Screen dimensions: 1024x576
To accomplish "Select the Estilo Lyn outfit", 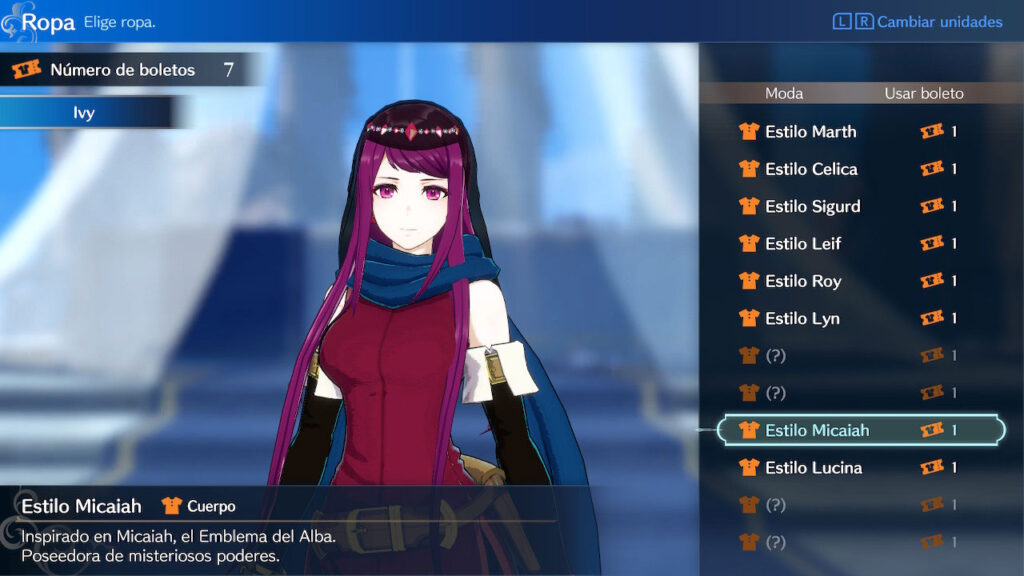I will point(802,319).
